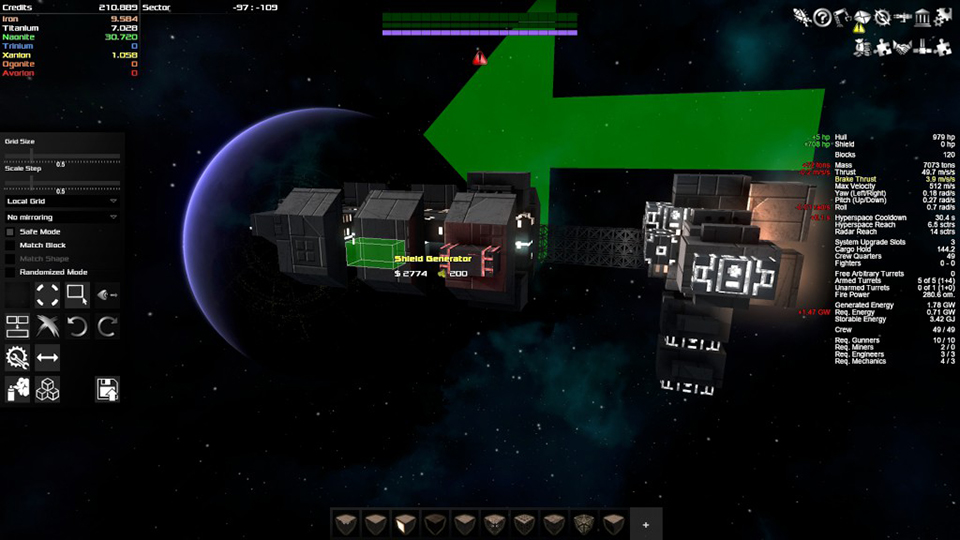The height and width of the screenshot is (540, 960).
Task: Open the gear and wrench tool
Action: [x=17, y=357]
